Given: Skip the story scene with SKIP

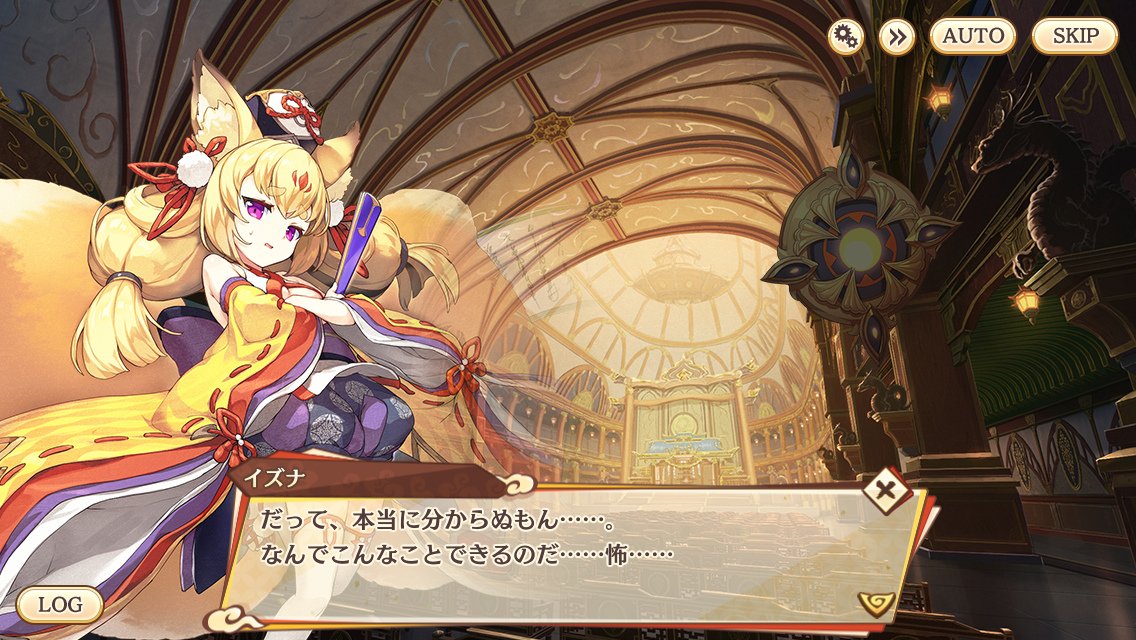Looking at the screenshot, I should (x=1074, y=37).
